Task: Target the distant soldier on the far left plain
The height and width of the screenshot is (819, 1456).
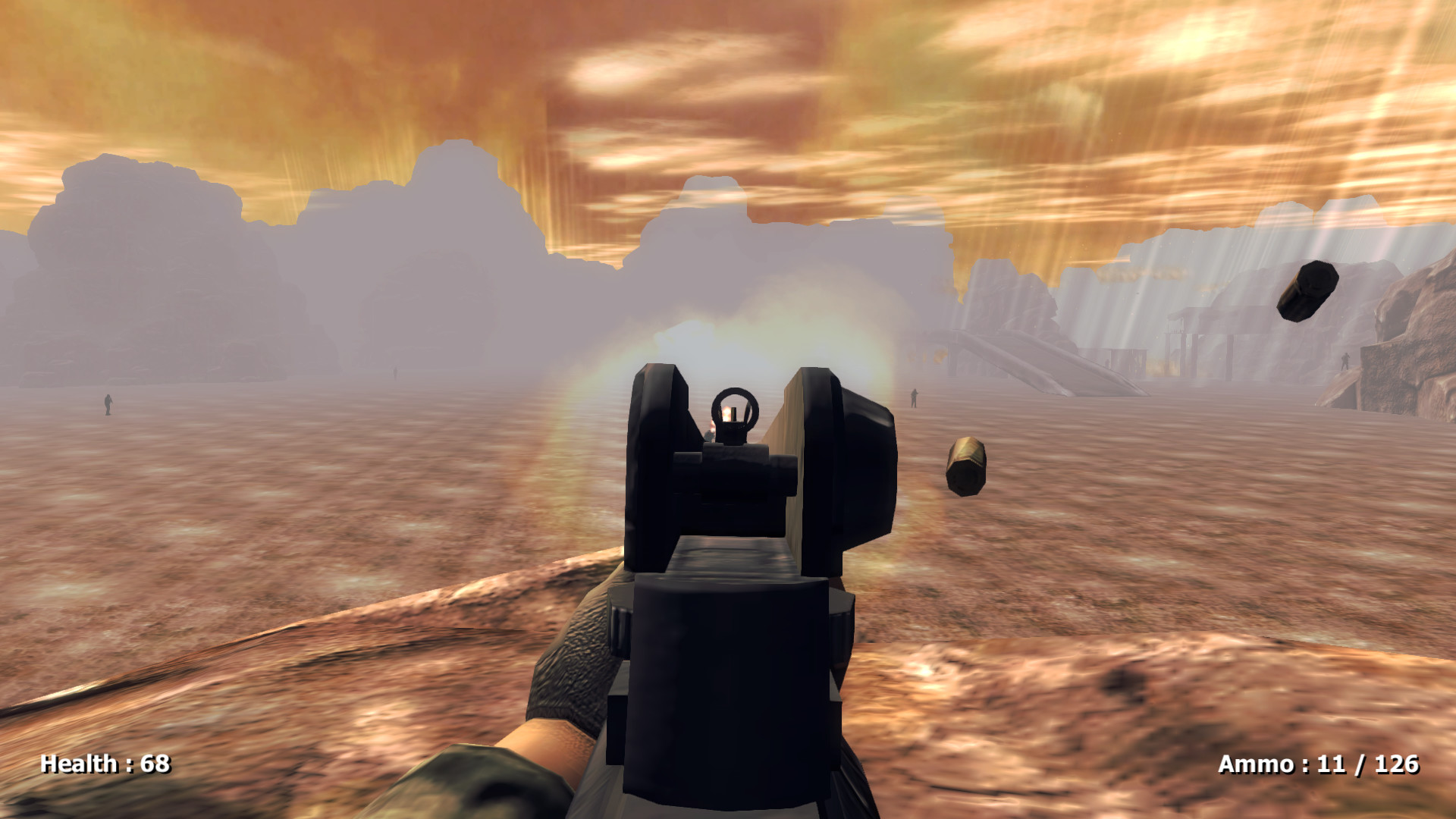Action: coord(107,404)
